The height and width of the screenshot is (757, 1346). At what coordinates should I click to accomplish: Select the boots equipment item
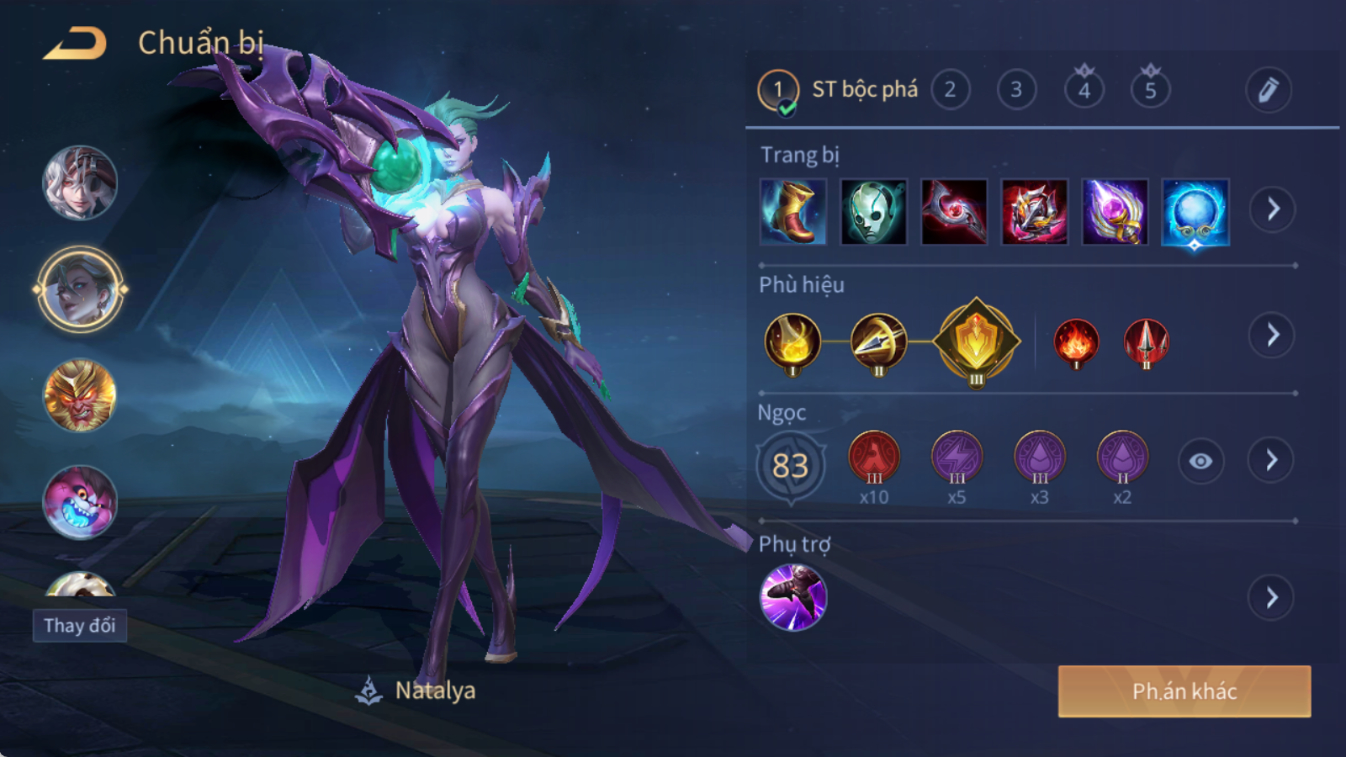(793, 212)
